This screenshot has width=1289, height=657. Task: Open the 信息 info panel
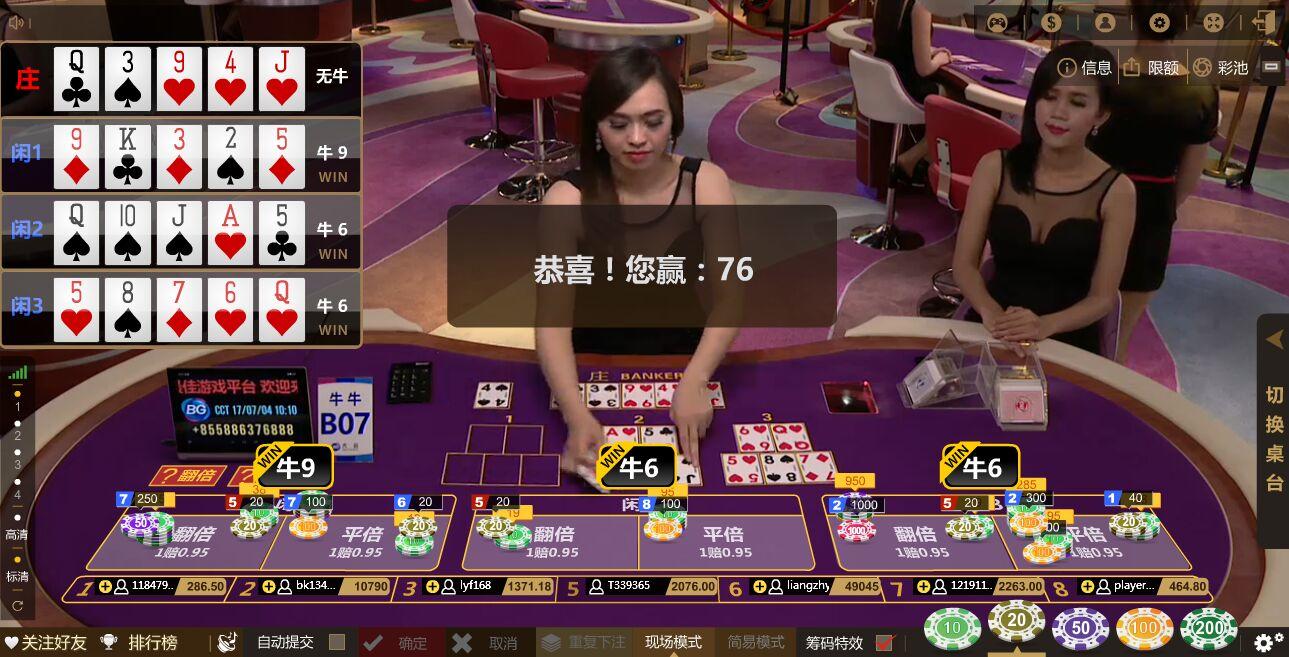[1085, 67]
